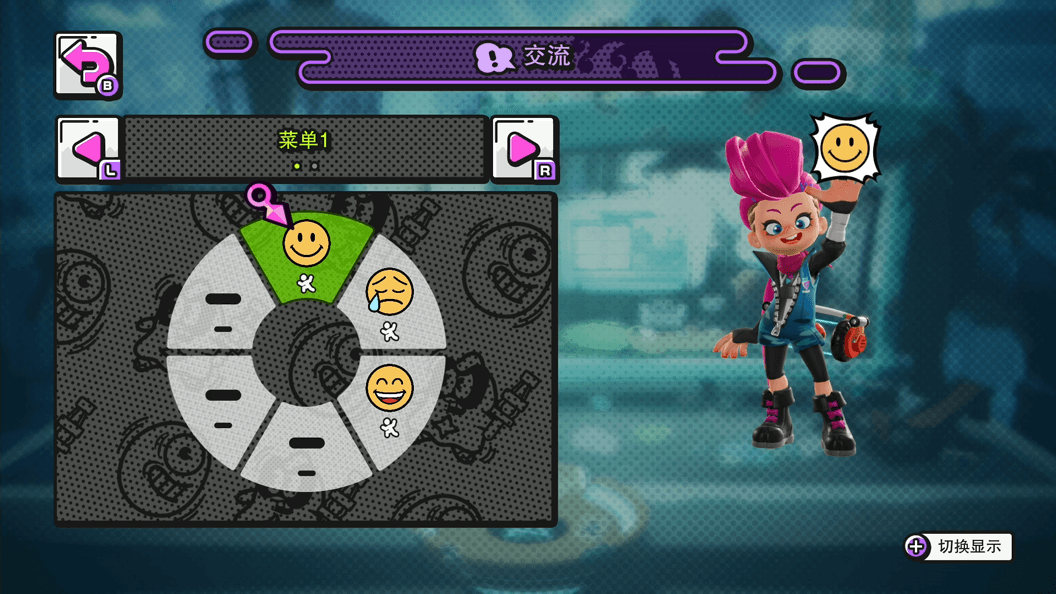Select the 菜单1 menu title bar
The height and width of the screenshot is (594, 1056).
pyautogui.click(x=305, y=148)
